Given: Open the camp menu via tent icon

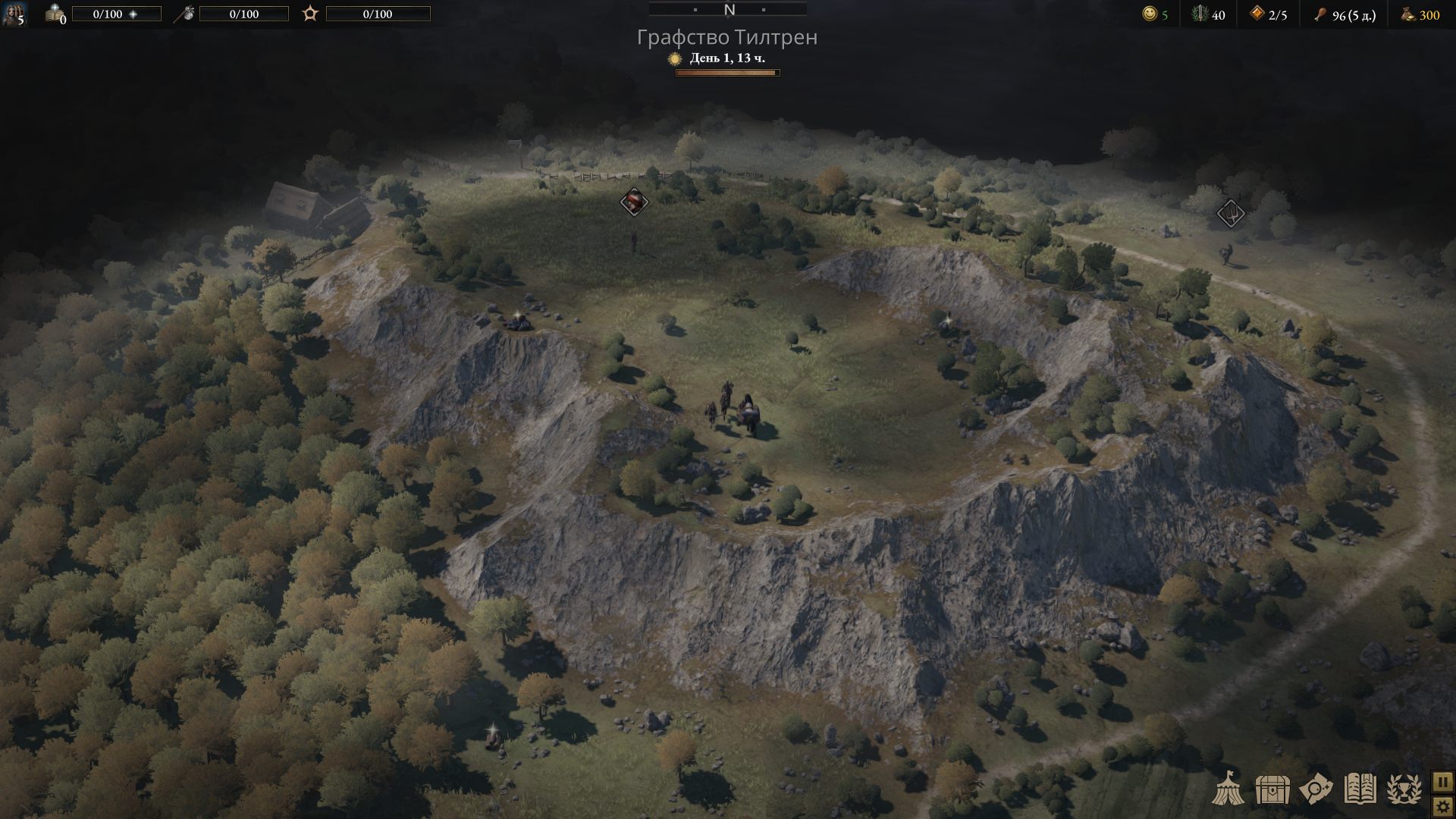Looking at the screenshot, I should coord(1228,789).
